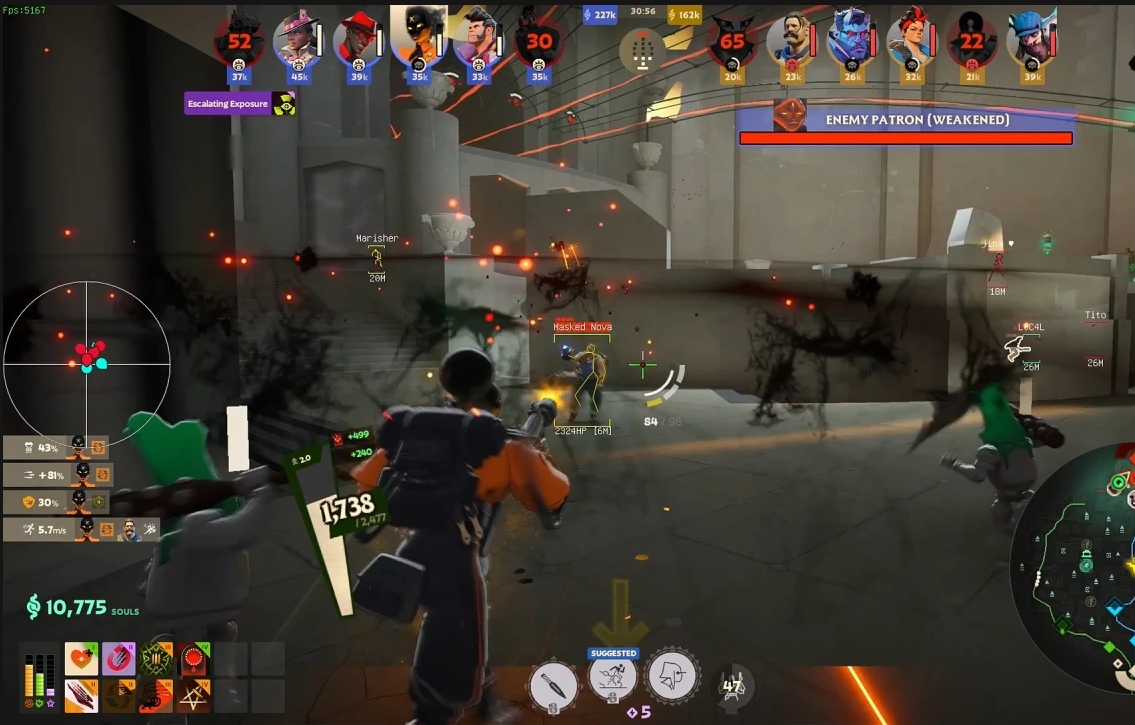Screen dimensions: 1135x725
Task: Use the head-silhouette ability icon
Action: tap(671, 676)
